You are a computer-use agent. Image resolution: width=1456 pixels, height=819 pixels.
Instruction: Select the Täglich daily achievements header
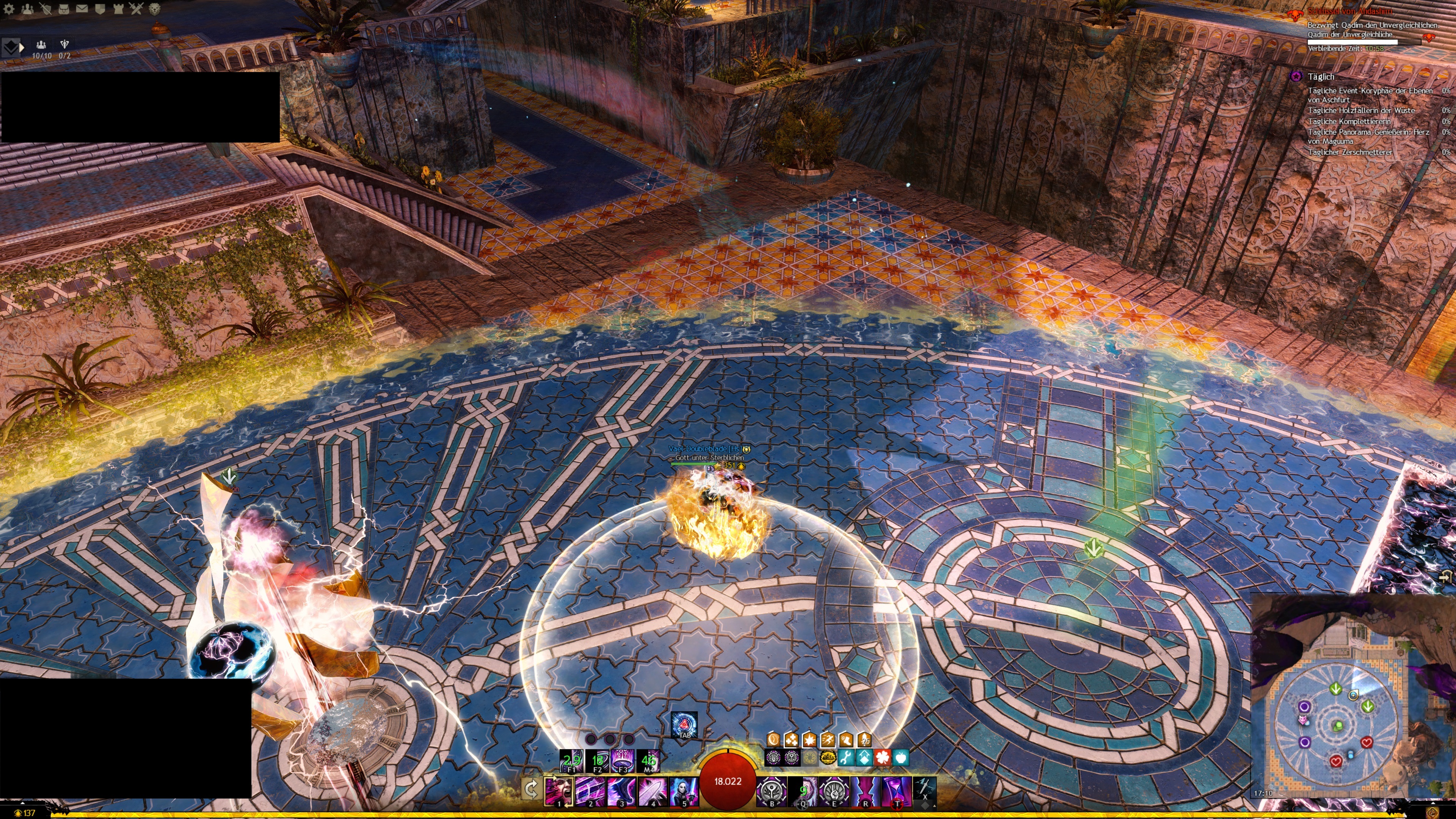[x=1320, y=77]
